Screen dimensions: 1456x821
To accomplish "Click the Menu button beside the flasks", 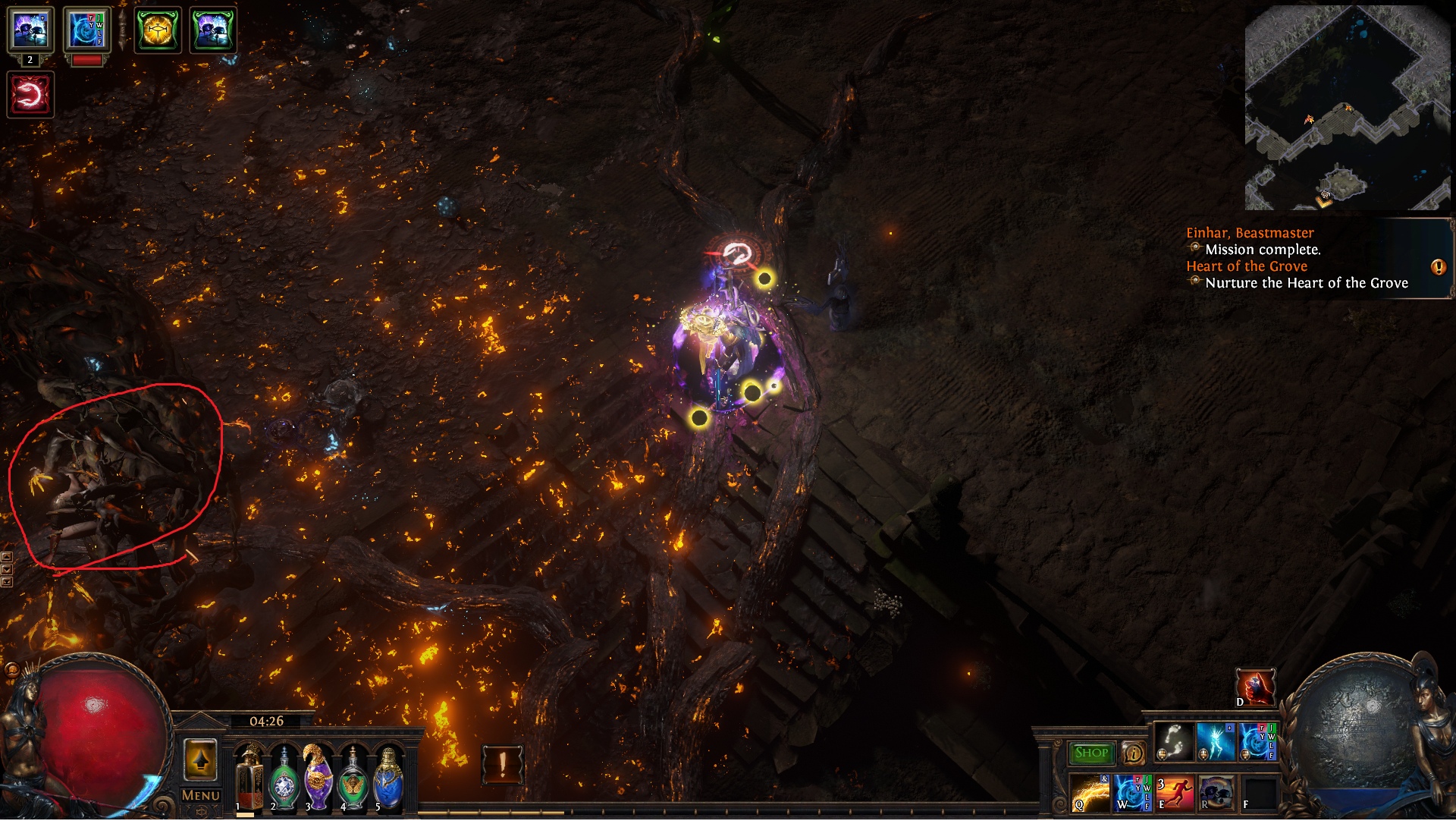I will coord(201,795).
